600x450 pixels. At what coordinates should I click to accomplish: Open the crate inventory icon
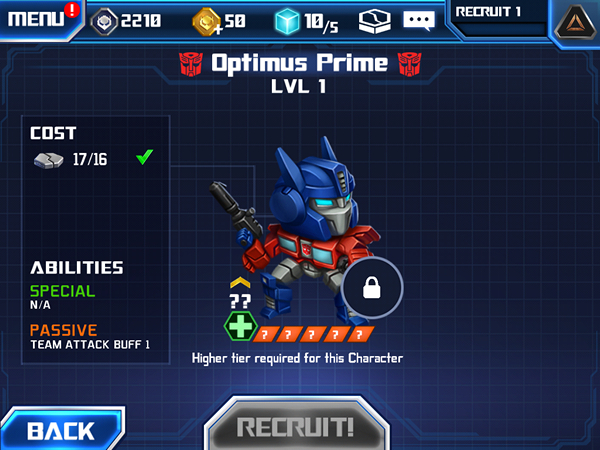374,20
